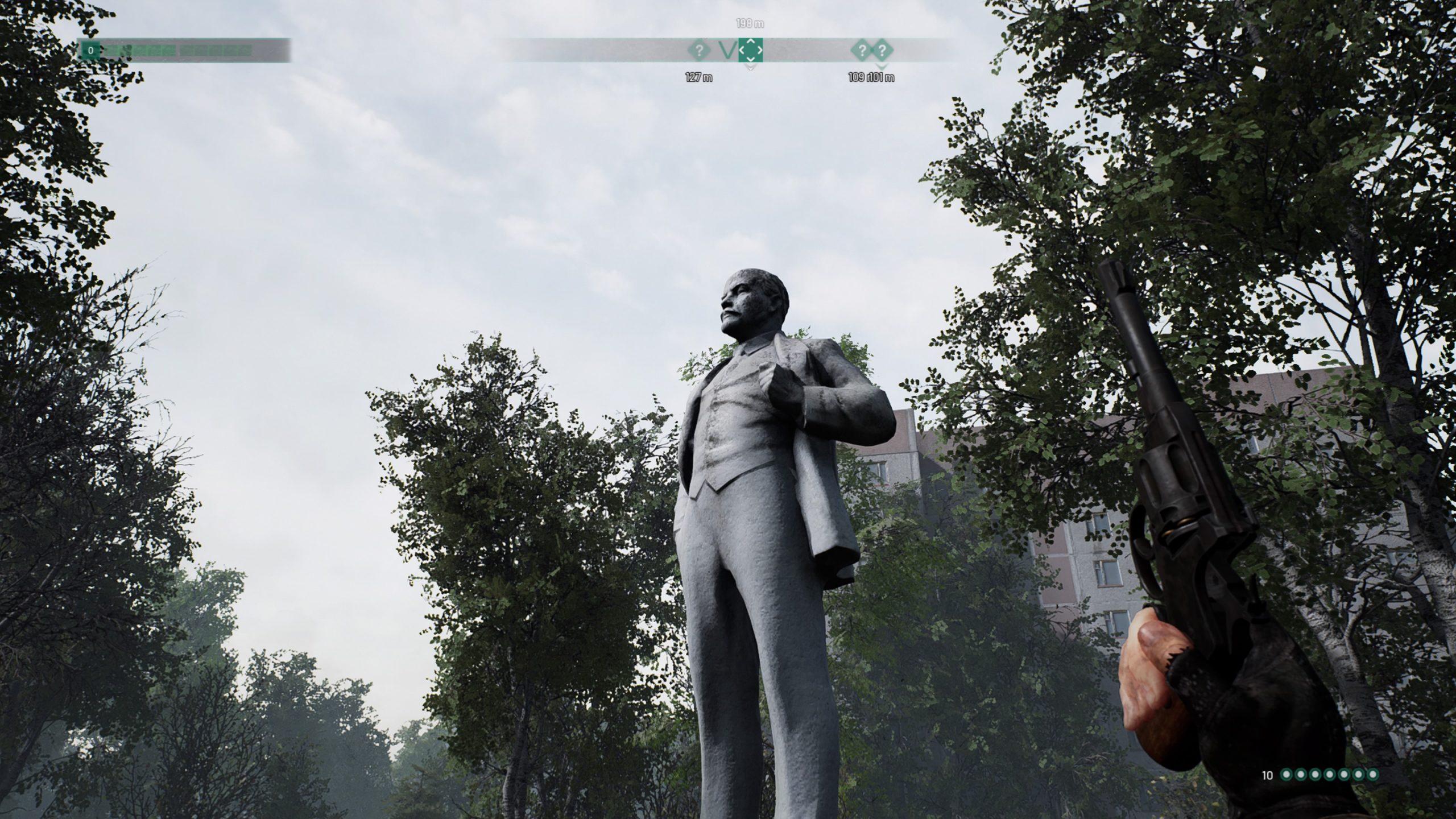Select the last bullet icon in ammo display
Image resolution: width=1456 pixels, height=819 pixels.
[x=1373, y=775]
